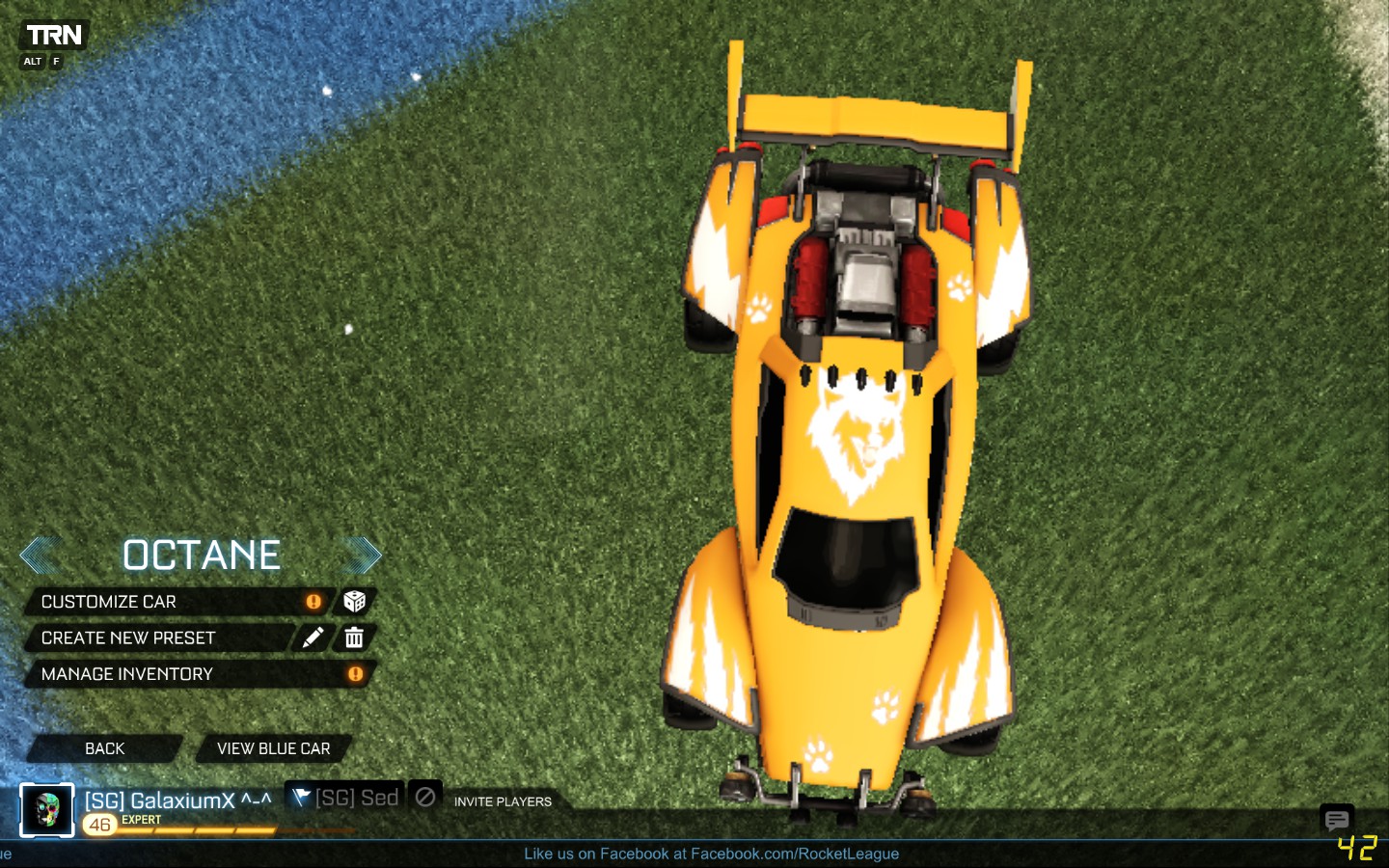Click the Expert XP progress bar
Image resolution: width=1389 pixels, height=868 pixels.
coord(203,831)
